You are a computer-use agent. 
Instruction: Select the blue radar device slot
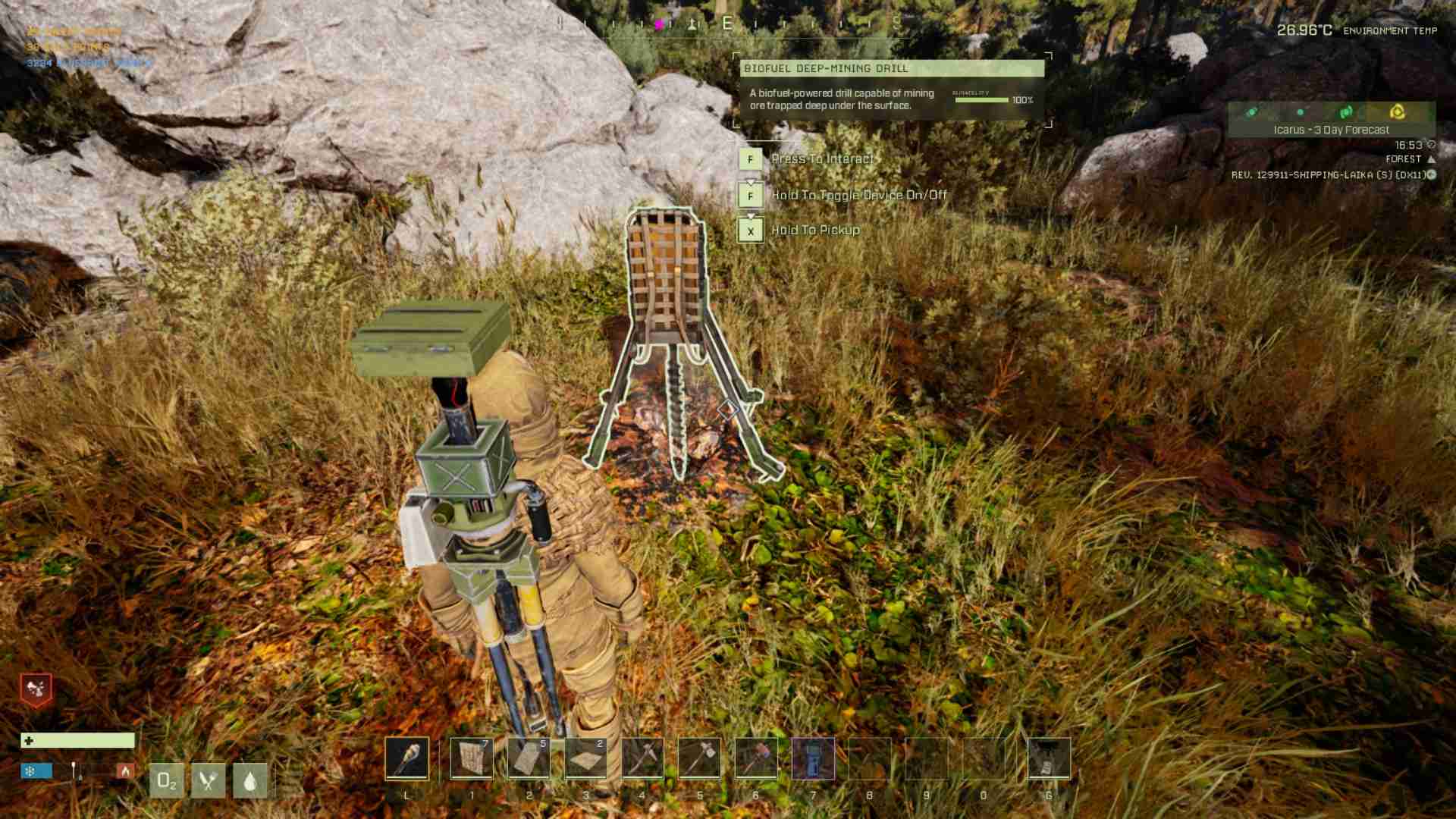813,758
